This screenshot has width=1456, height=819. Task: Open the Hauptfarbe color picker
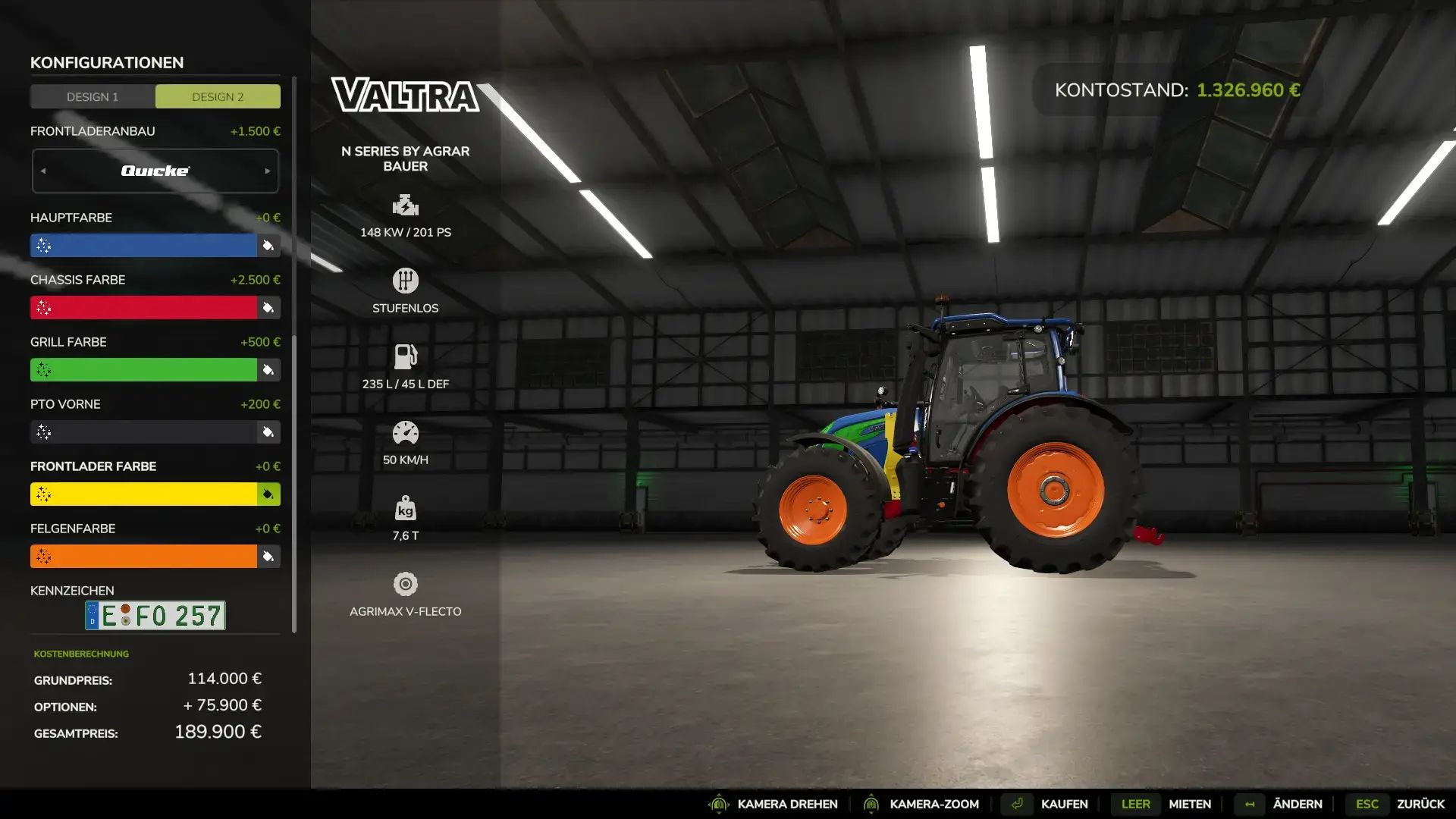268,245
